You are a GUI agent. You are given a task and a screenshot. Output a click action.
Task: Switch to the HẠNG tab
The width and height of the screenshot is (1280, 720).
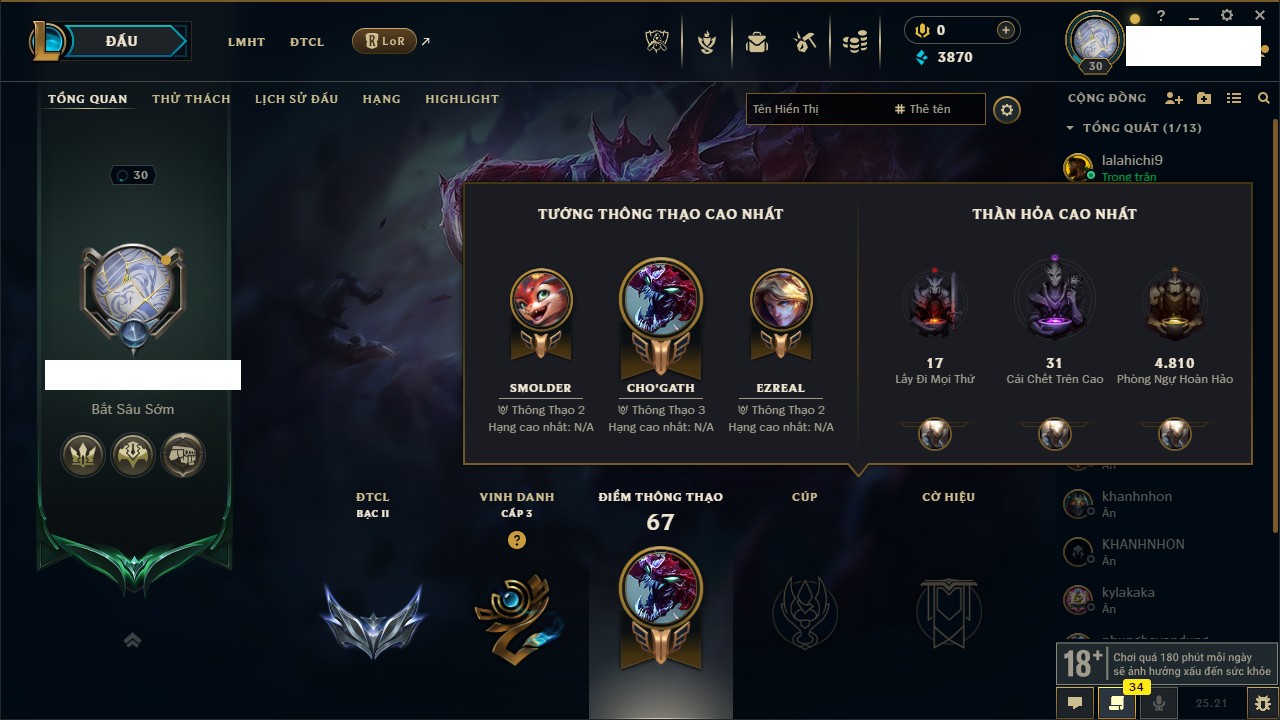[381, 99]
